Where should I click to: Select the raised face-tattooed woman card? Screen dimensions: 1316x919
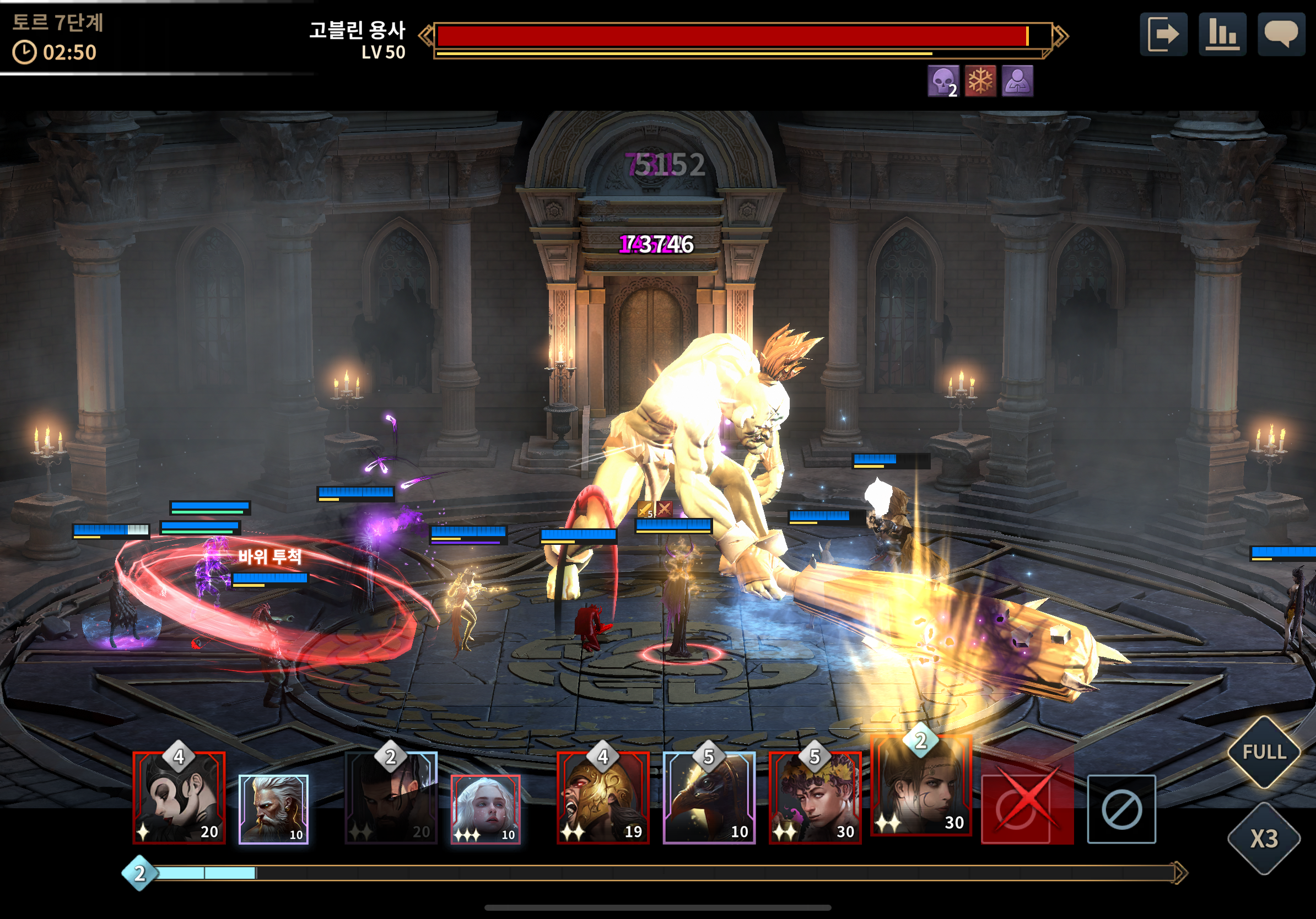[920, 787]
